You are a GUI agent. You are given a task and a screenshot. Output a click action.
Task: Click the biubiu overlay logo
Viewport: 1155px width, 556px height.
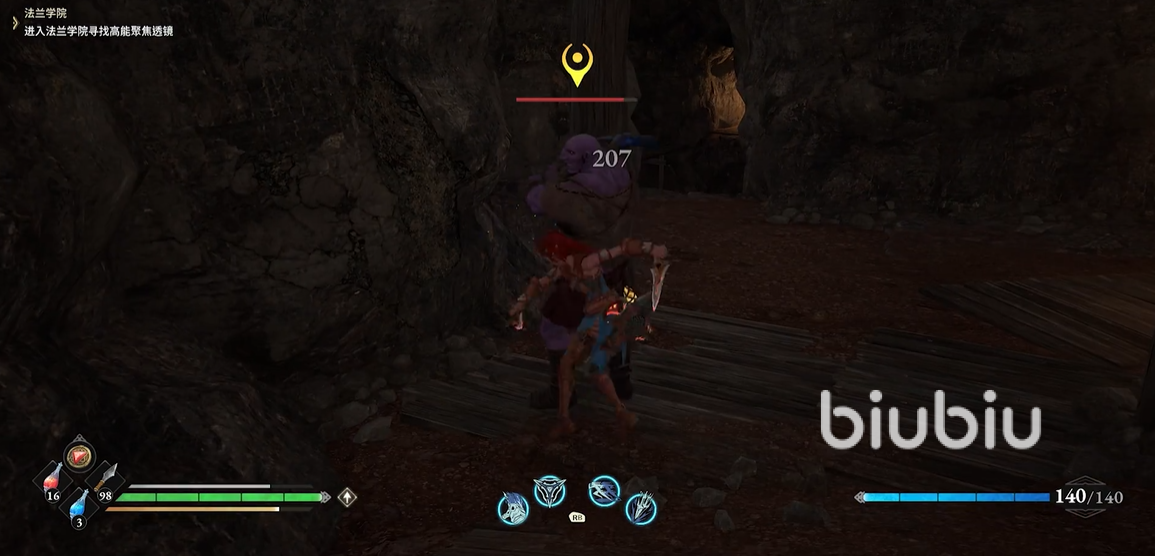(931, 420)
